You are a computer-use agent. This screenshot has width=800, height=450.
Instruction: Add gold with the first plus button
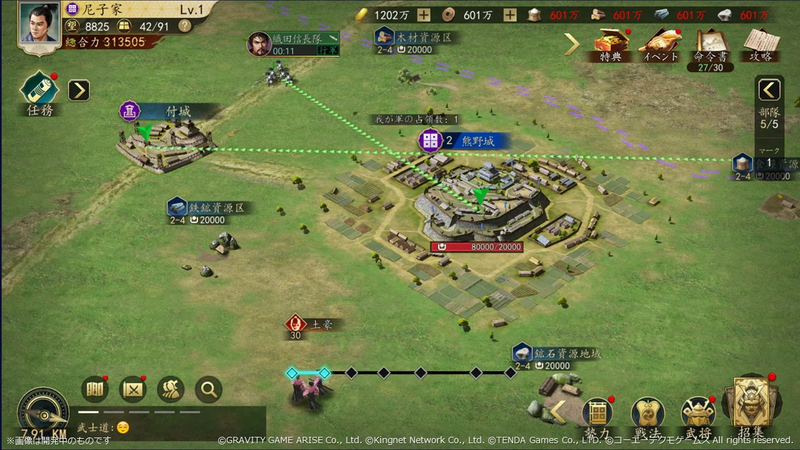click(424, 14)
